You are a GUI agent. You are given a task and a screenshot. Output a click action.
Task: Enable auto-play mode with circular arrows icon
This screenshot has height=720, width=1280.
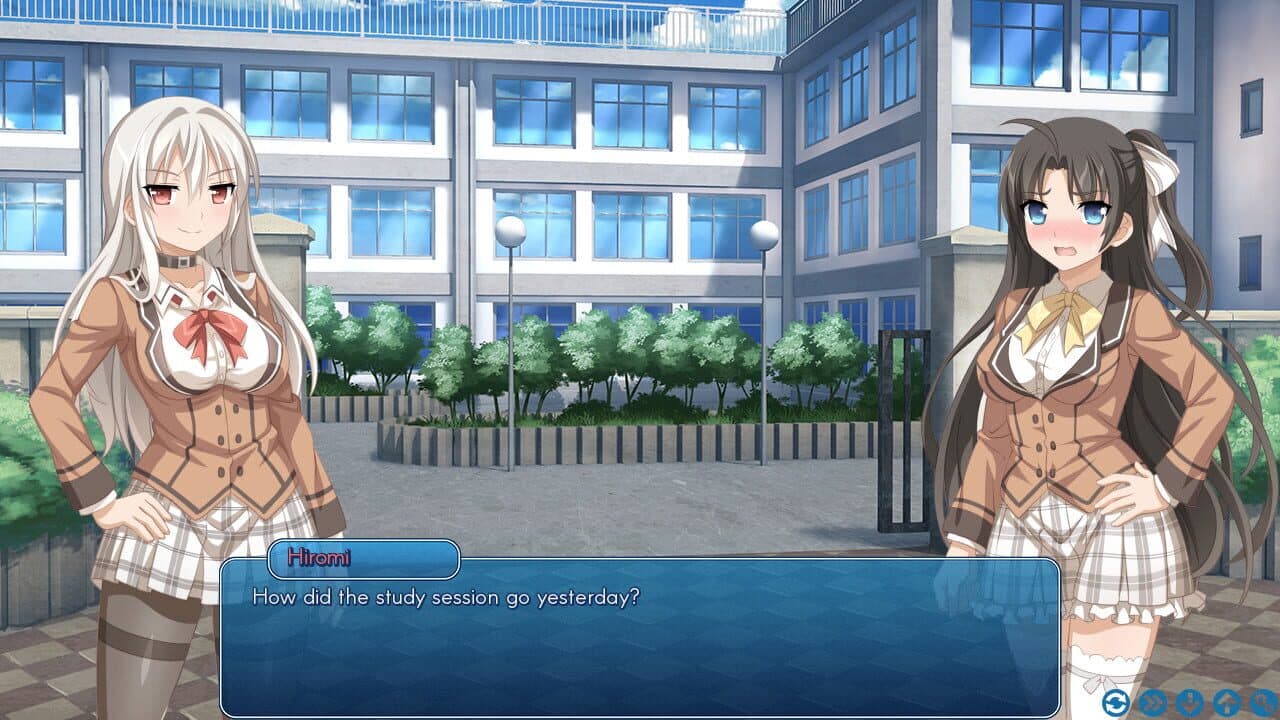(1117, 703)
